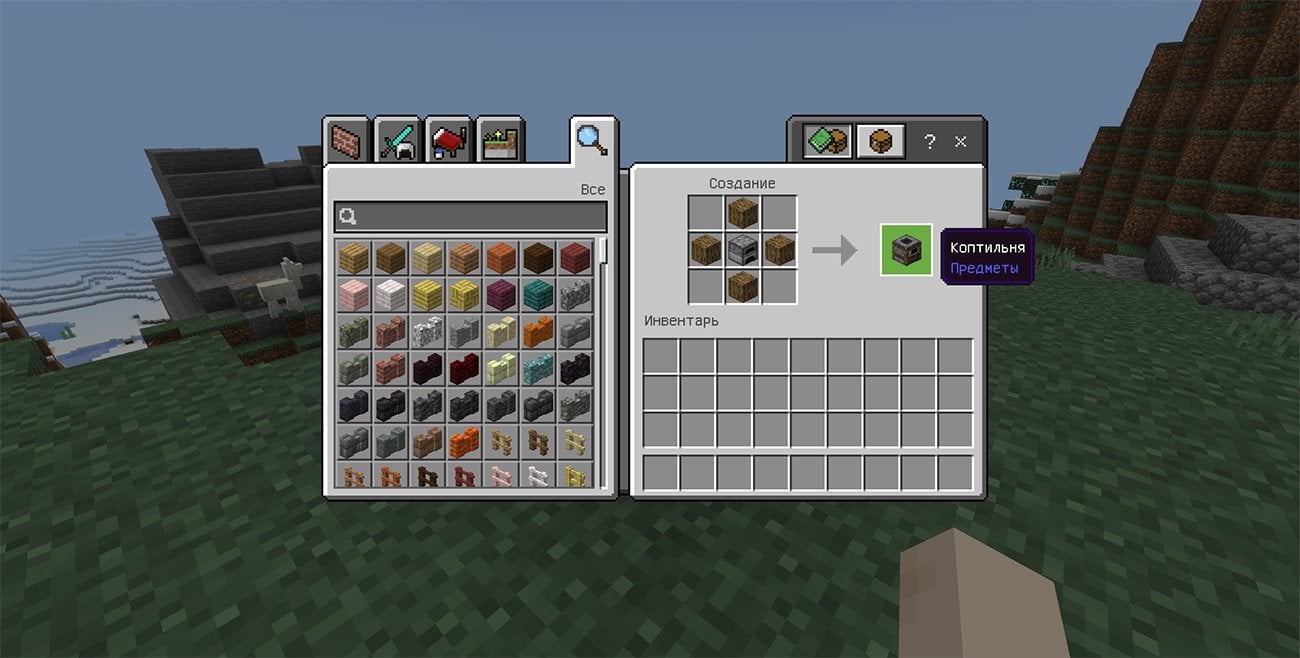Screen dimensions: 1300x658
Task: Open the recipe book and crafting layout tab
Action: 828,141
